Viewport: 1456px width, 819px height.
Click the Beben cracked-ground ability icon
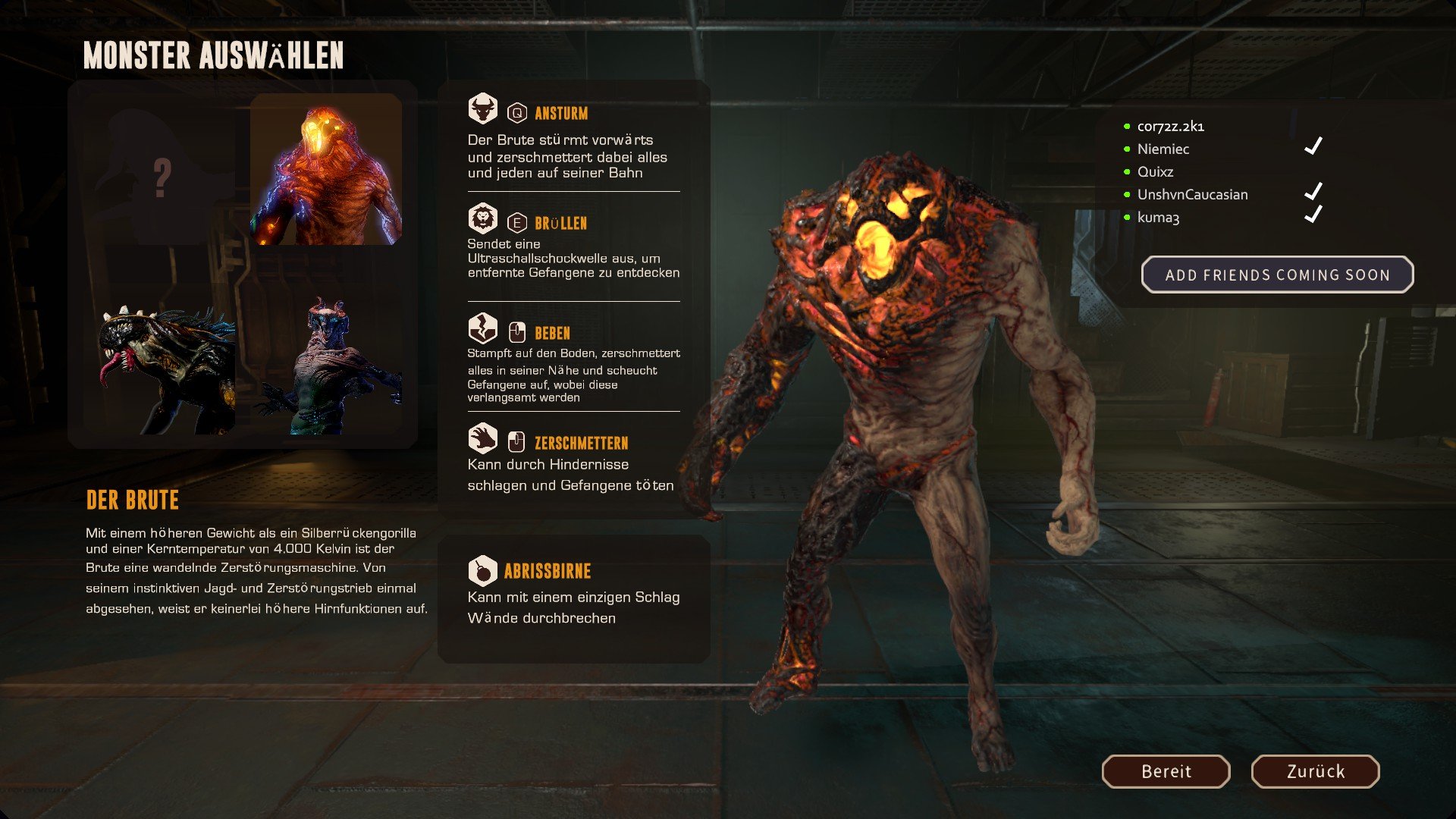pyautogui.click(x=482, y=329)
